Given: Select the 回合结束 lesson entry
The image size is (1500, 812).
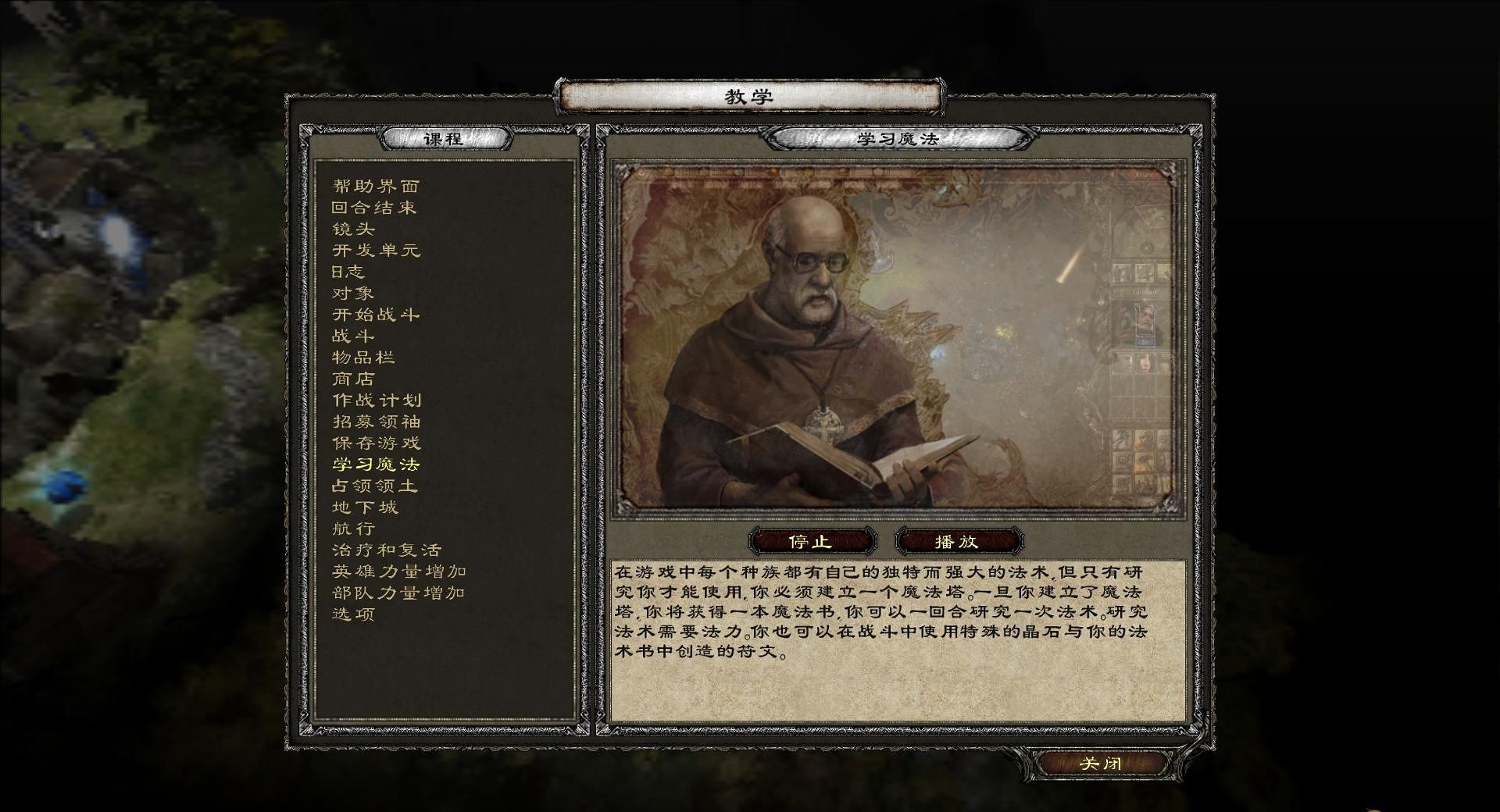Looking at the screenshot, I should click(x=373, y=208).
